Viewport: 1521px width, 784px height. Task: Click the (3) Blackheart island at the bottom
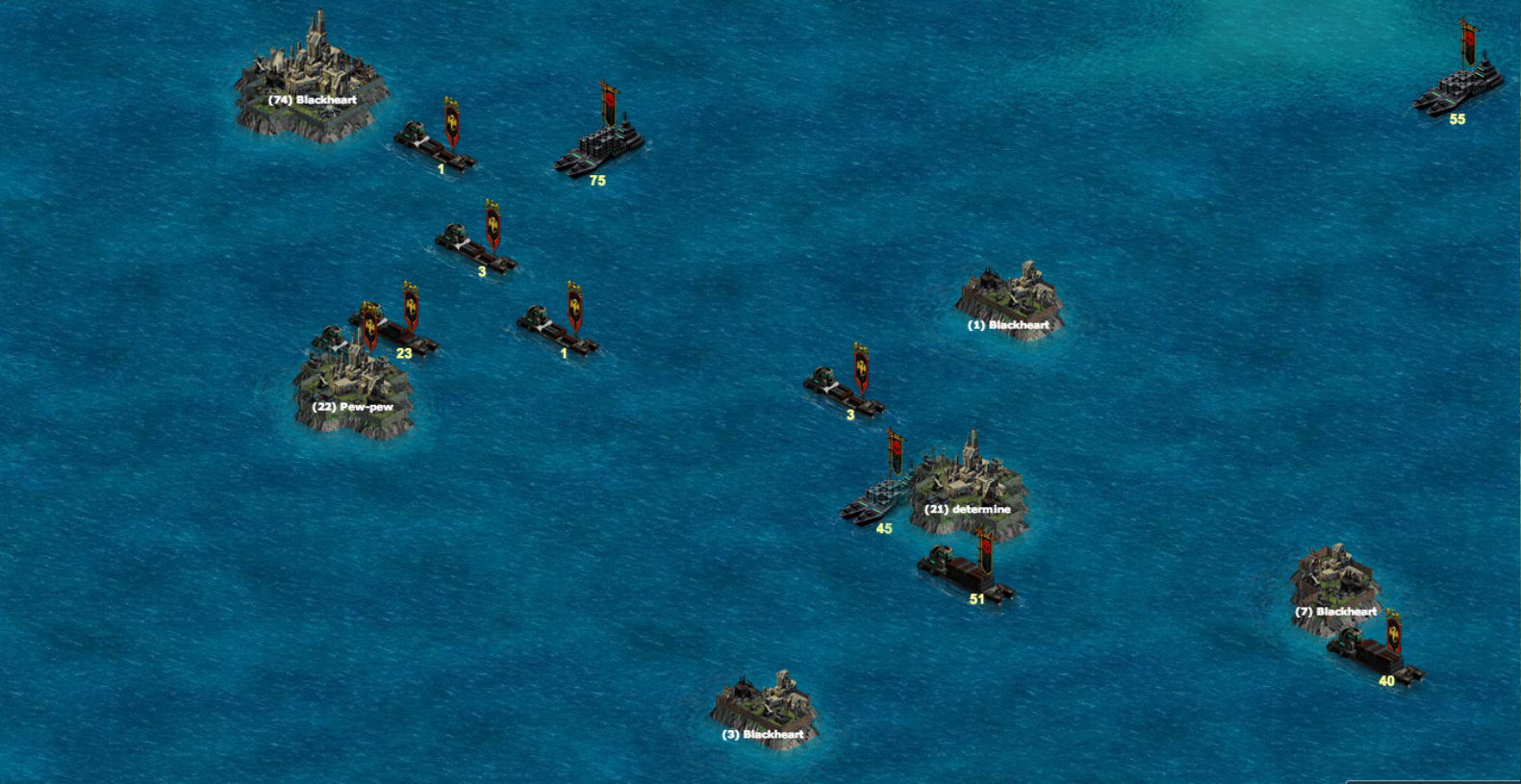[765, 702]
